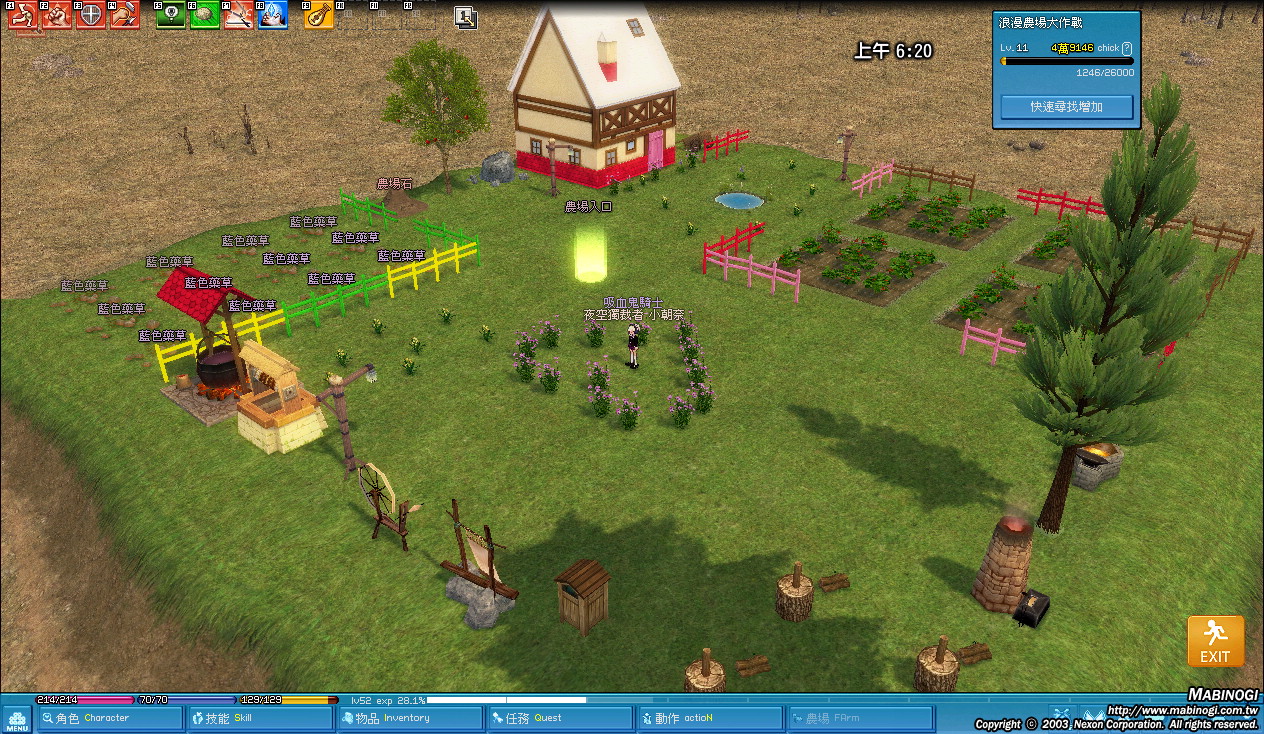
Task: Click the question mark help icon beside chick
Action: (1127, 48)
